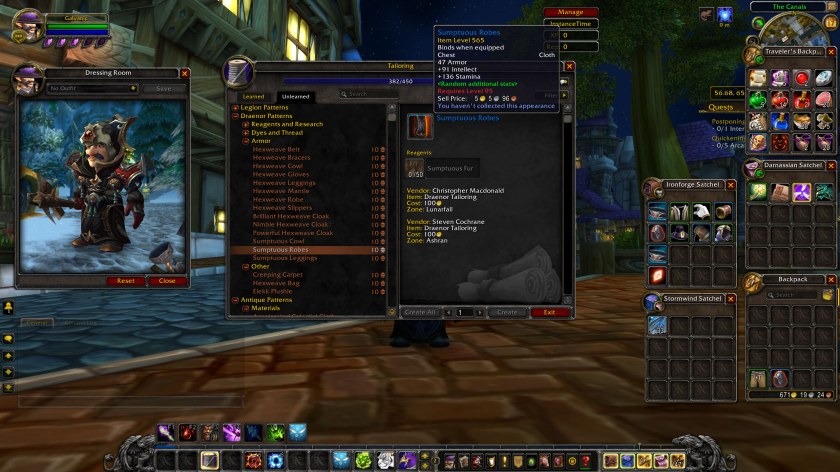Screen dimensions: 840x472
Task: Click the Sumptuous Fur reagent icon
Action: tap(414, 169)
